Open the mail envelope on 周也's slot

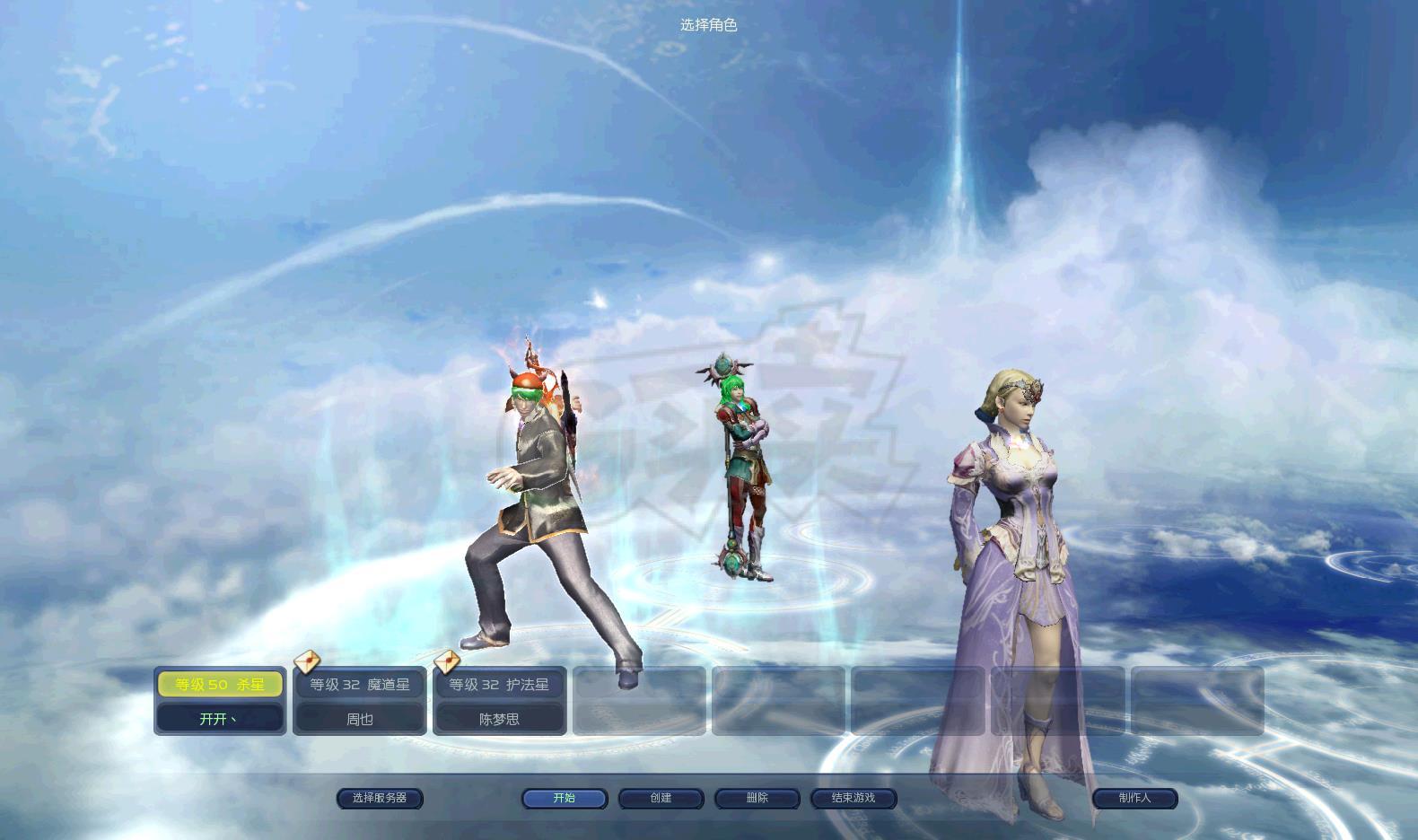tap(307, 661)
